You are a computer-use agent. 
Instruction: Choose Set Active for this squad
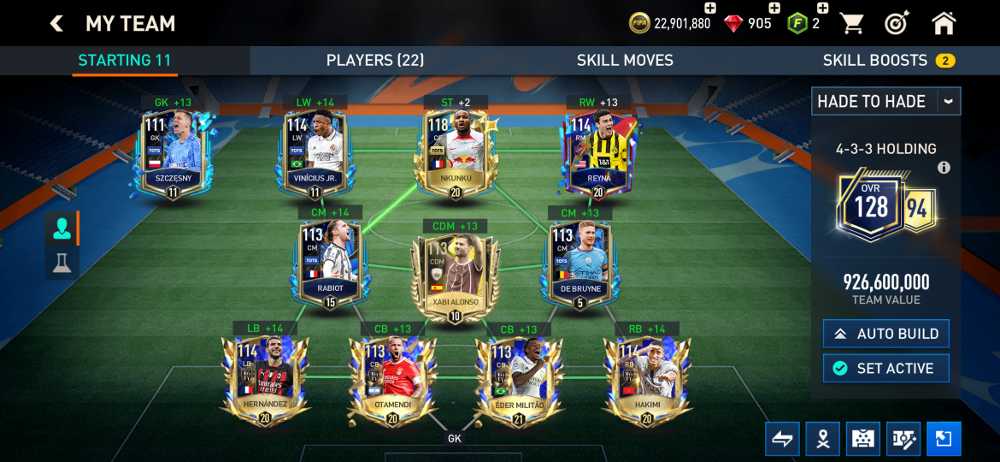886,368
